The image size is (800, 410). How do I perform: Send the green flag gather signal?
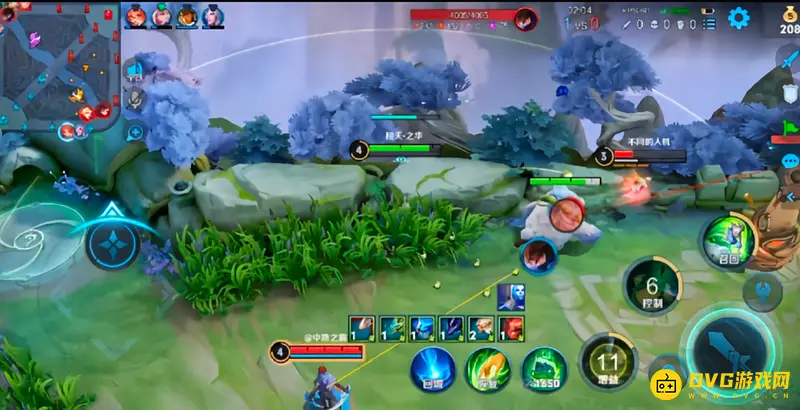tap(790, 129)
